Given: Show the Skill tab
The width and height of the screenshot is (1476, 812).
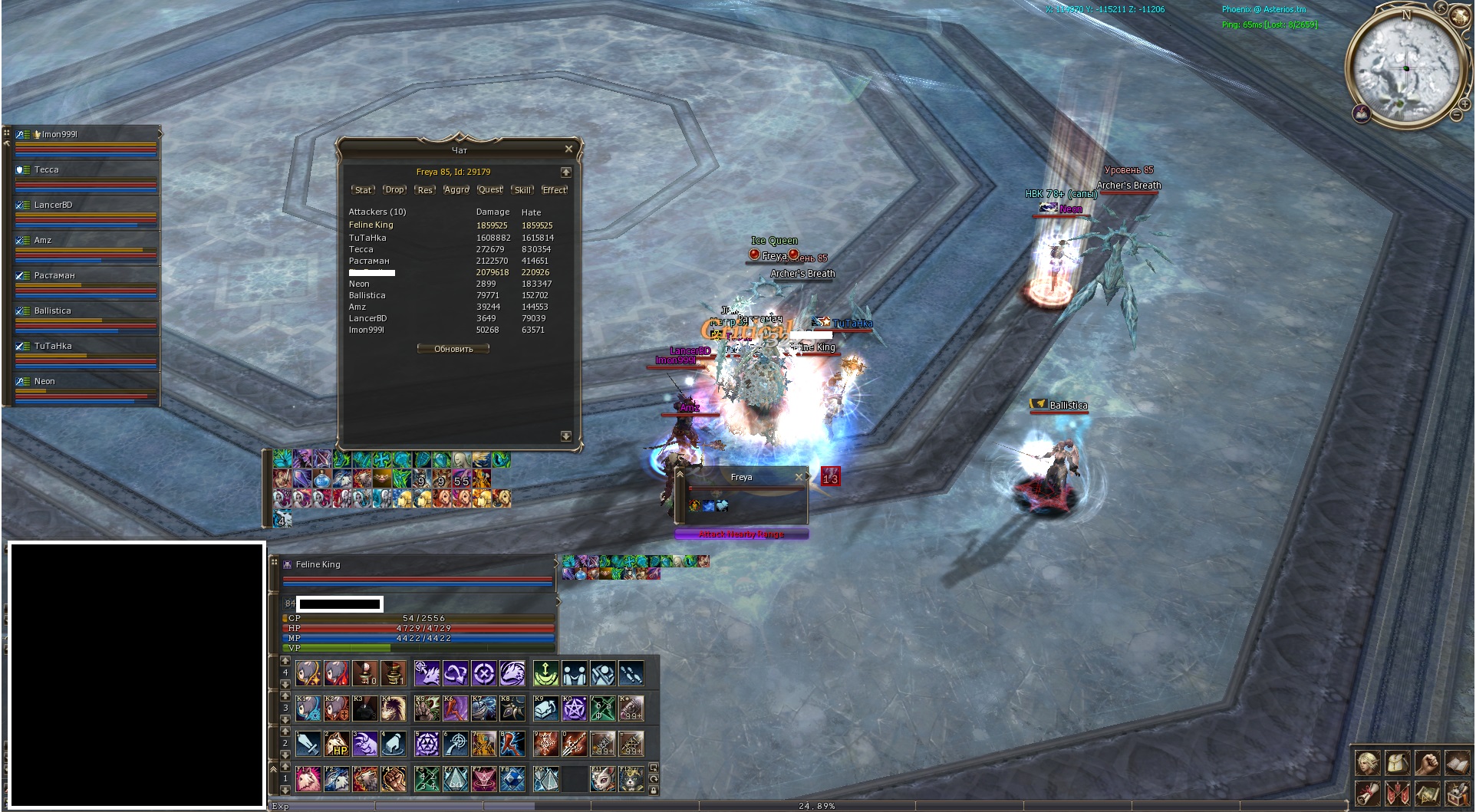Looking at the screenshot, I should [x=522, y=190].
